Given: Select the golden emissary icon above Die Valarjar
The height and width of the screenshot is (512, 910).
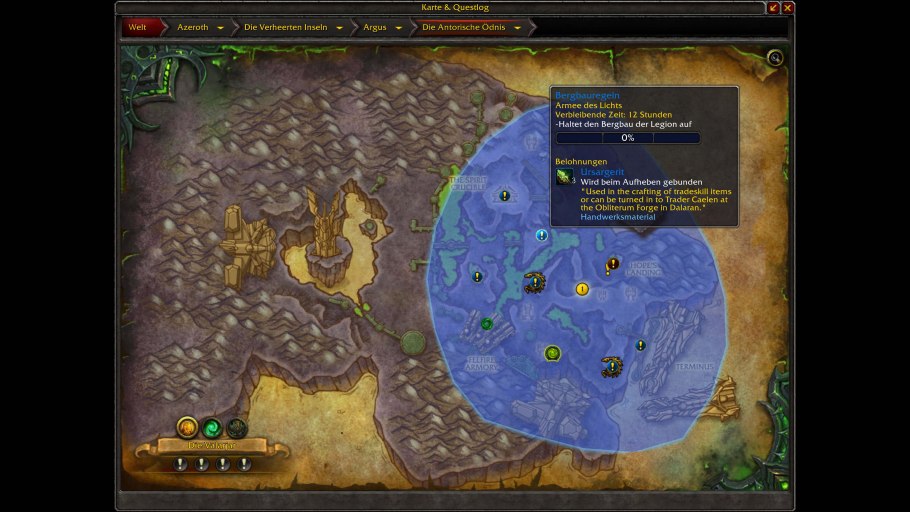Looking at the screenshot, I should tap(187, 427).
